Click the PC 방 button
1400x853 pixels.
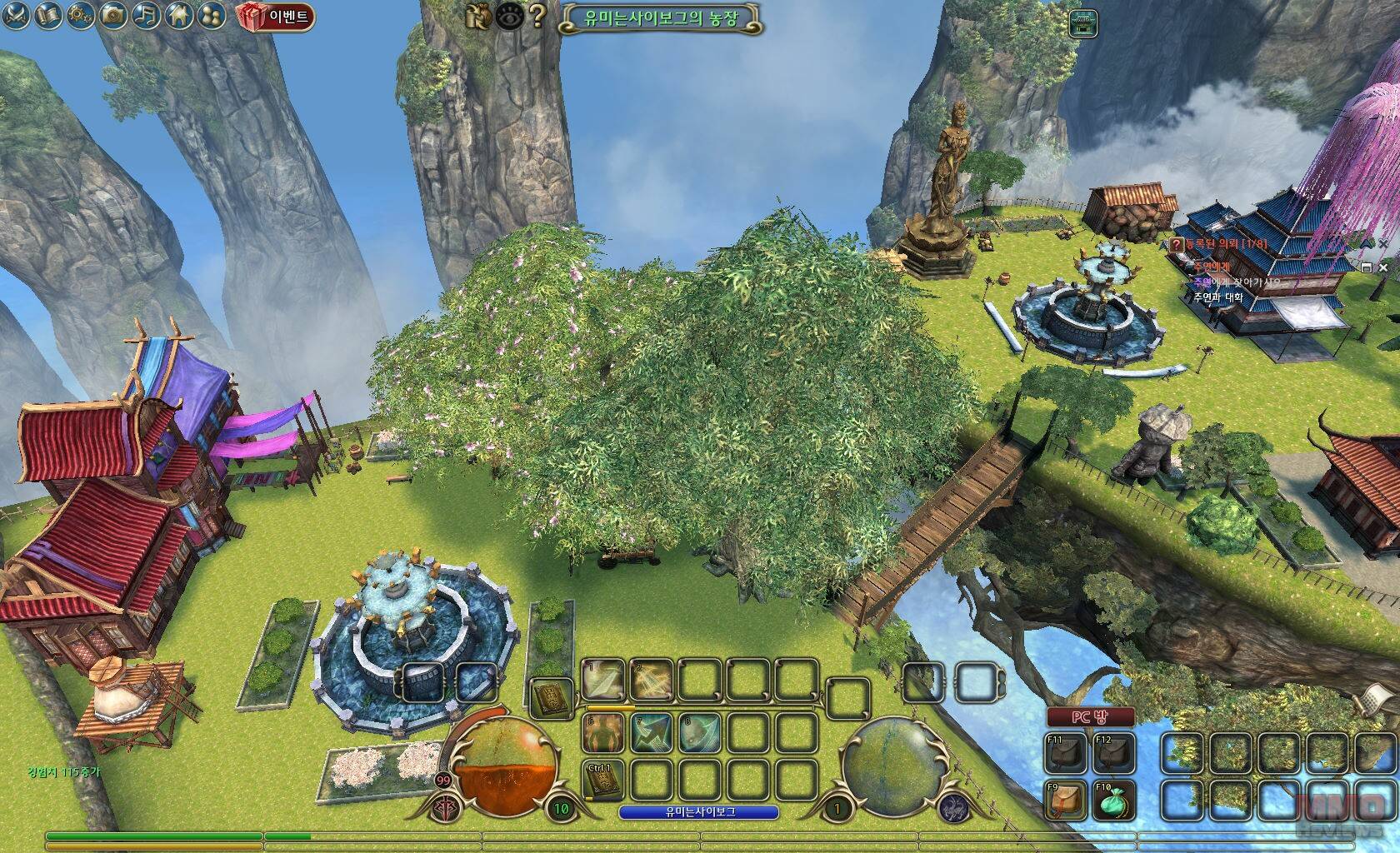click(1091, 717)
